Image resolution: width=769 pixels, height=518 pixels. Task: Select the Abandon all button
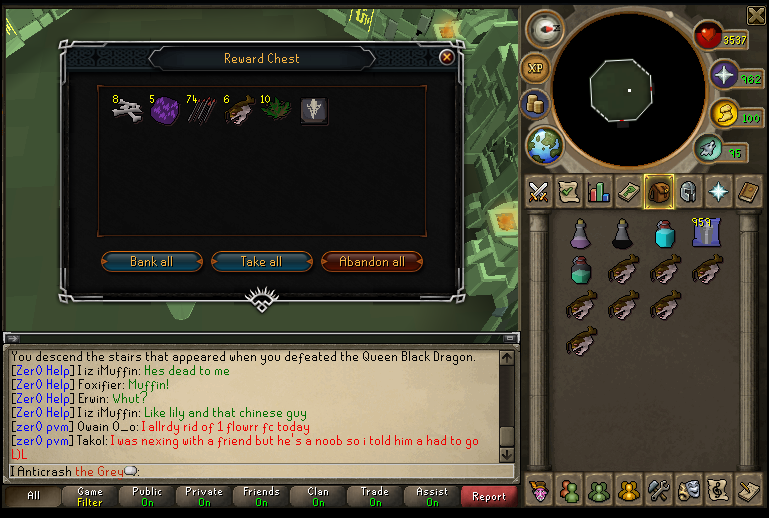[x=372, y=262]
